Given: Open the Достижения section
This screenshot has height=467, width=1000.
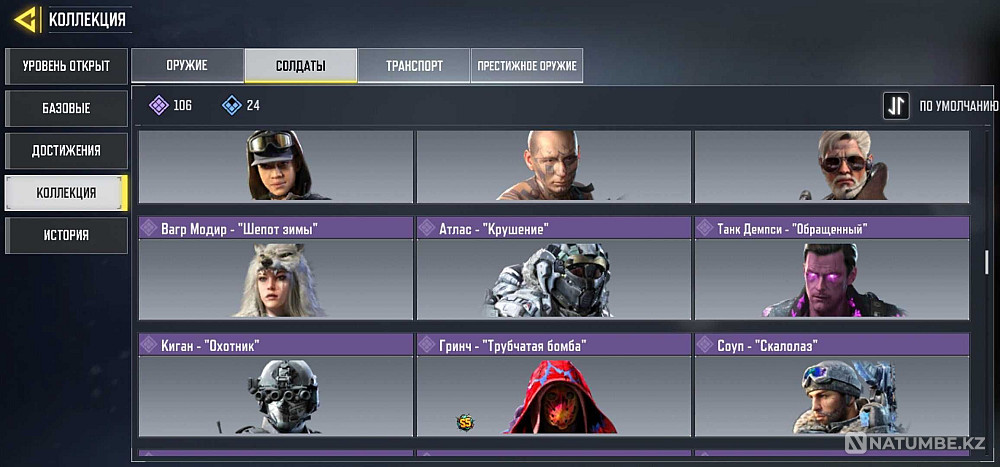Looking at the screenshot, I should (x=66, y=150).
